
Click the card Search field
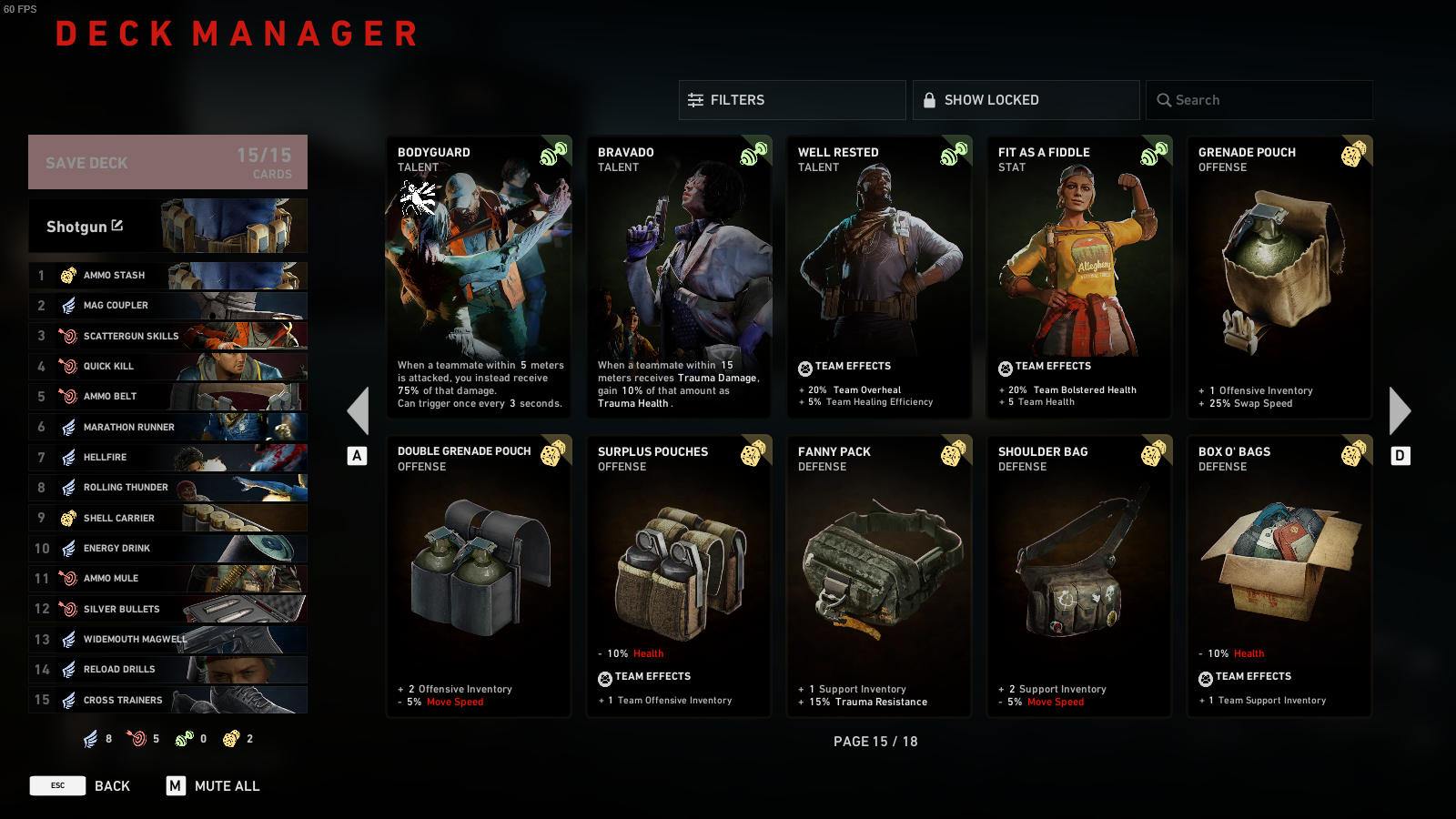(x=1259, y=100)
